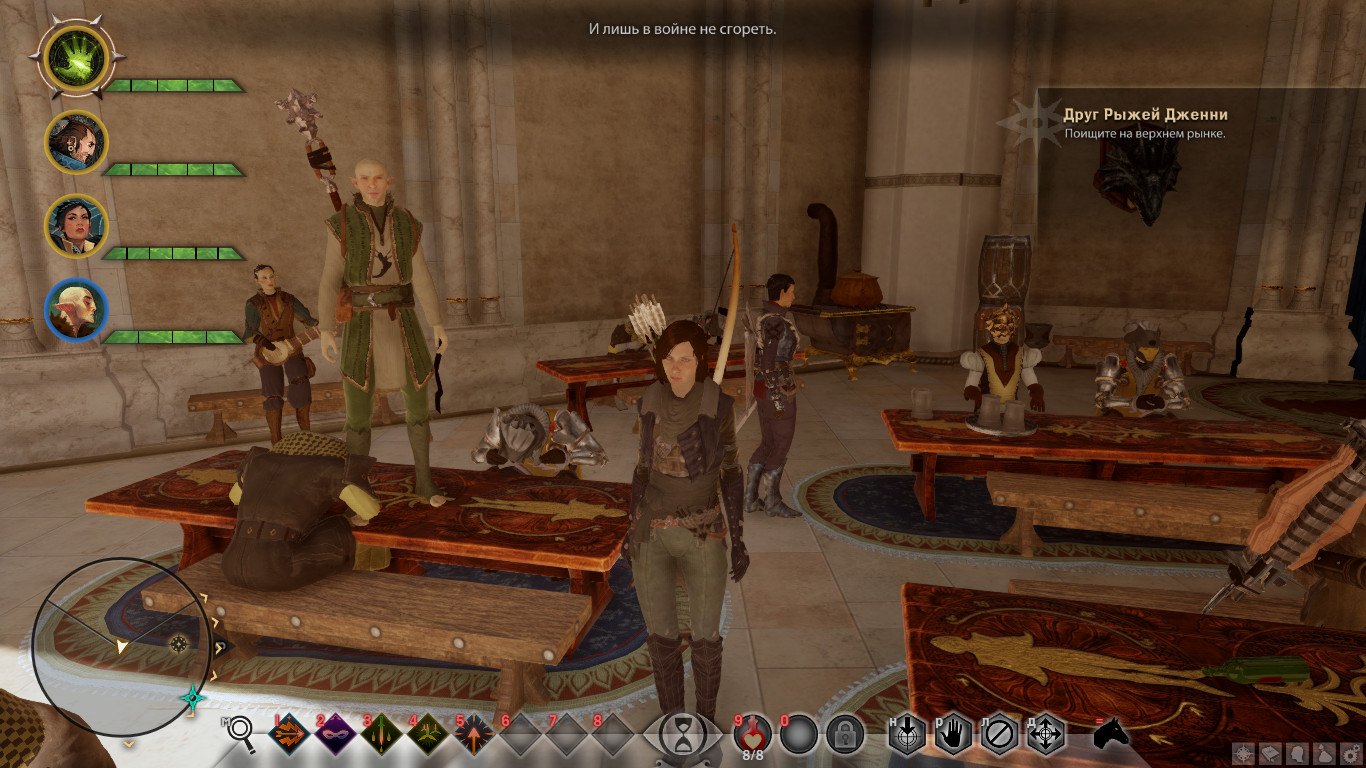Select the bearded companion's party portrait
Viewport: 1366px width, 768px height.
tap(76, 142)
